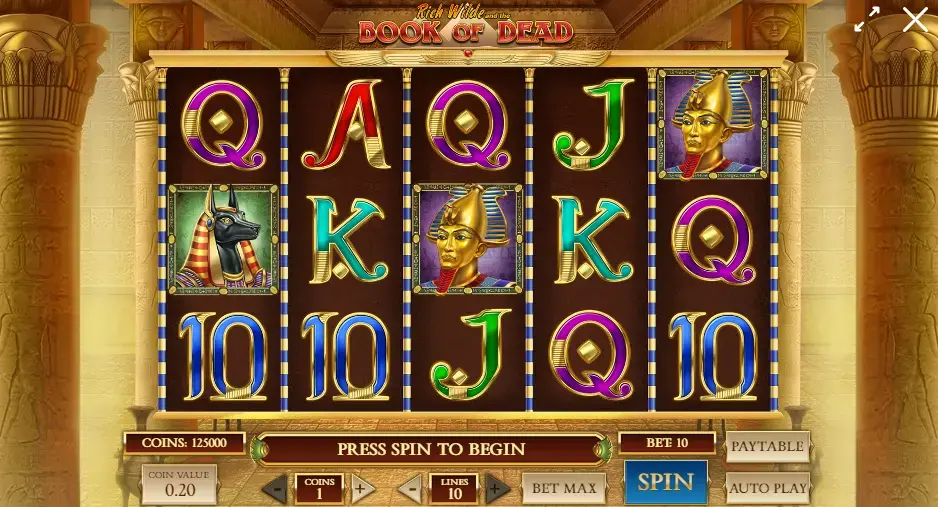The height and width of the screenshot is (507, 938).
Task: Toggle fullscreen with the arrows icon
Action: 866,19
